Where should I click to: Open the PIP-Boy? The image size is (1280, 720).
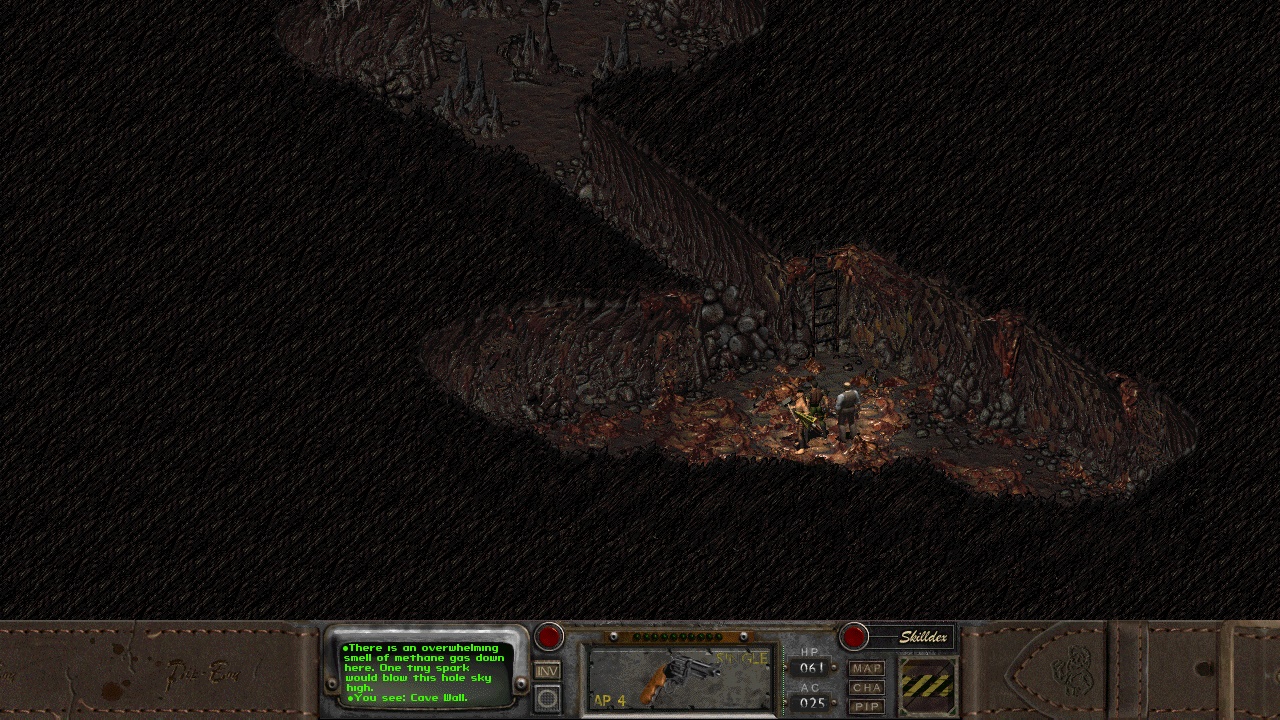(x=867, y=706)
